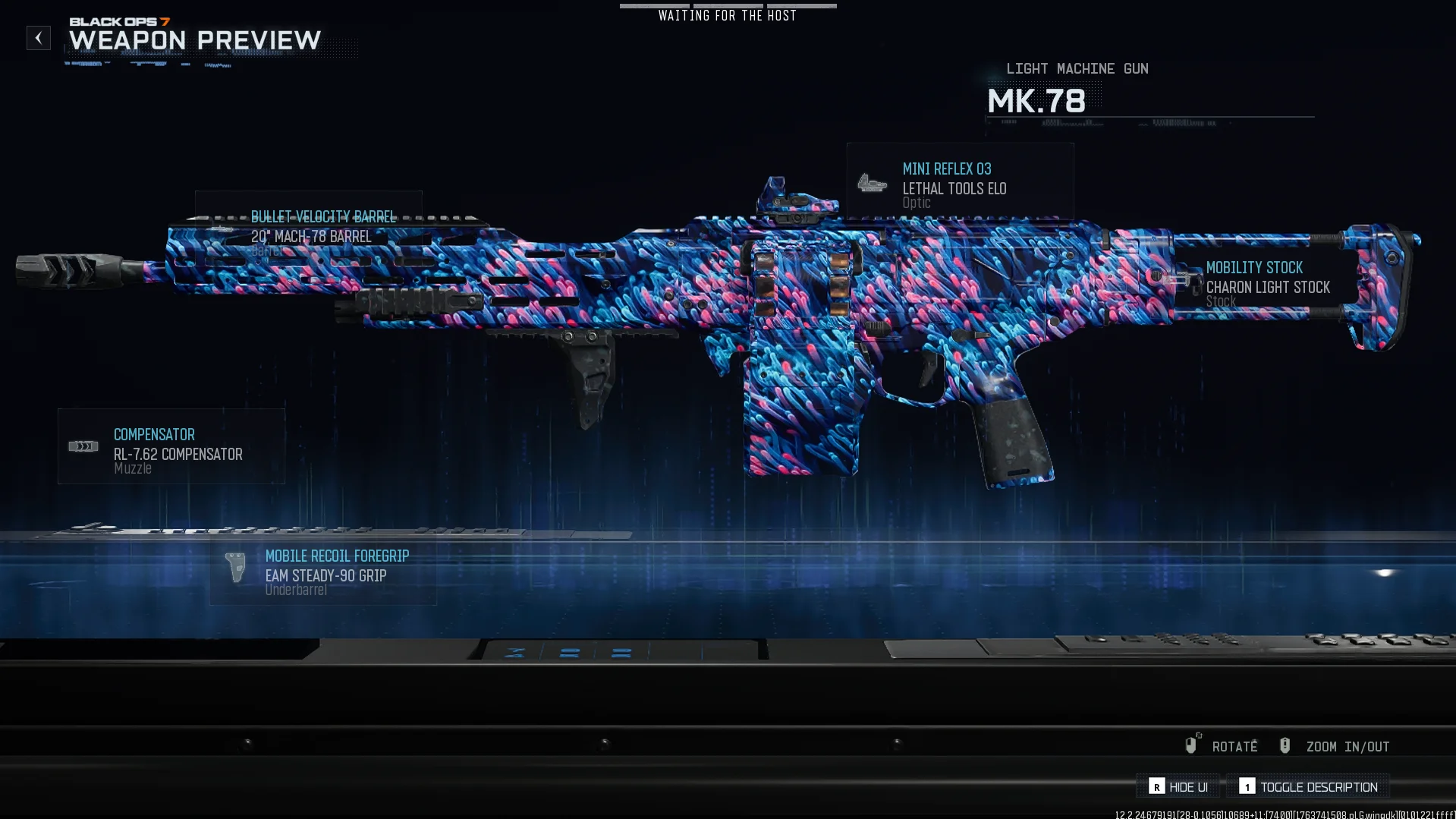Screen dimensions: 1456x819
Task: Go back using the top-left arrow button
Action: pyautogui.click(x=39, y=38)
